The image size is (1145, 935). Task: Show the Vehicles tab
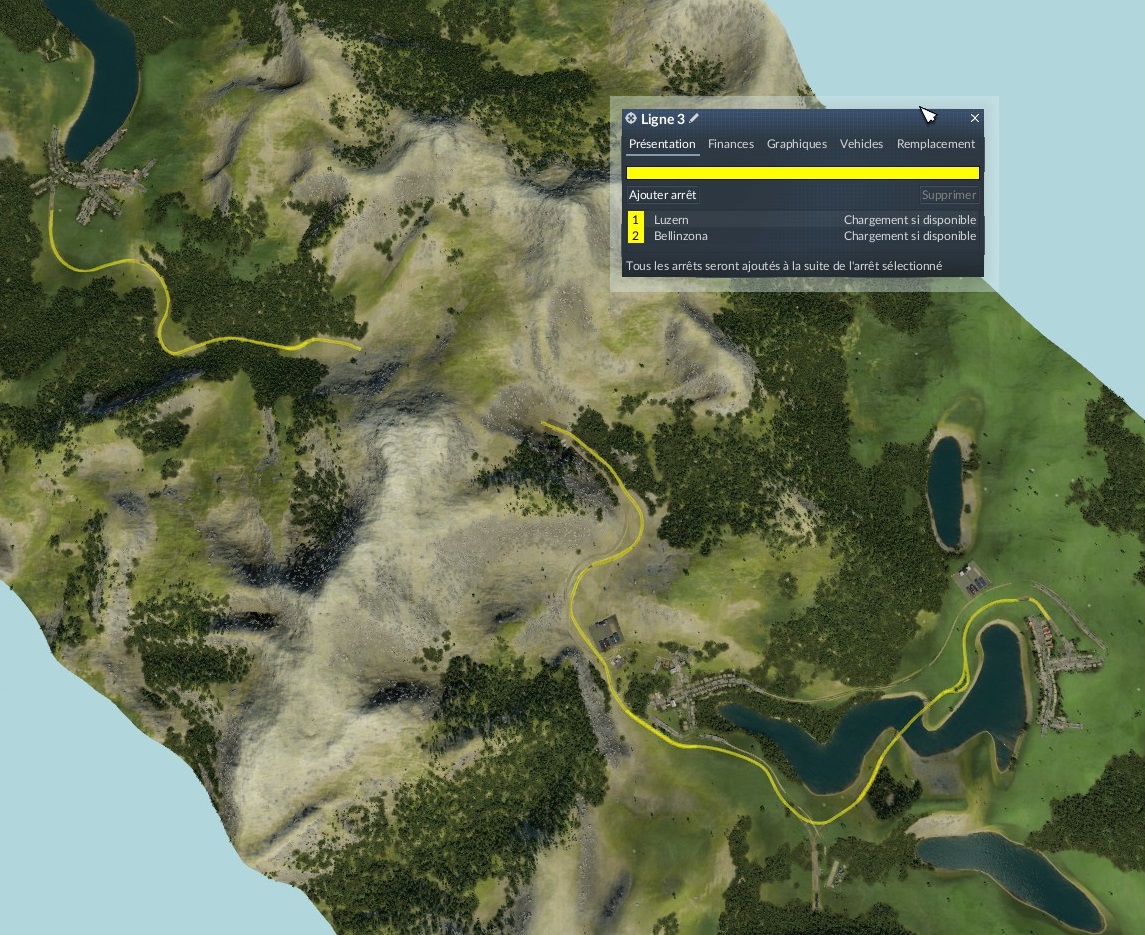coord(861,144)
